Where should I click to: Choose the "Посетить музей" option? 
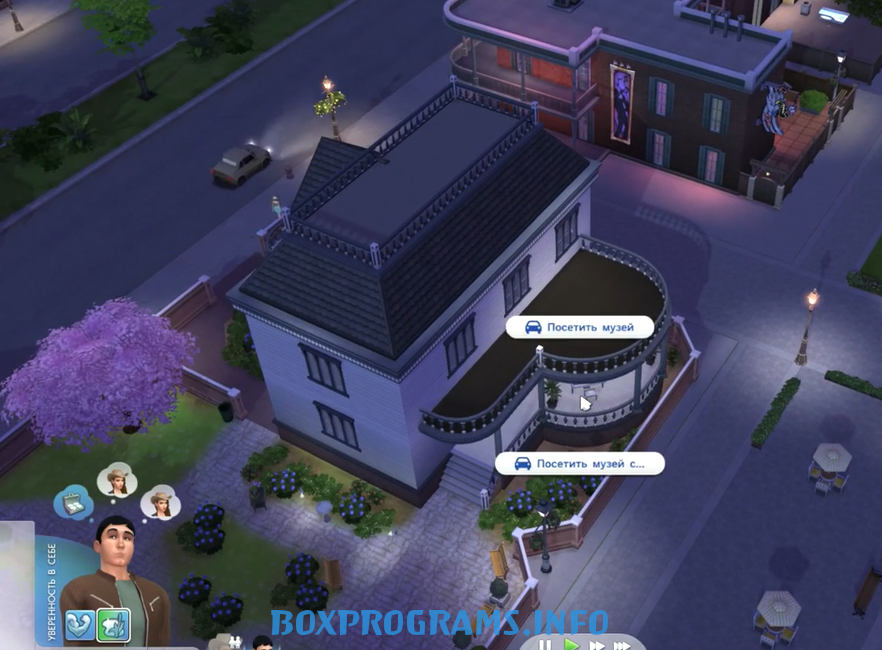coord(580,327)
